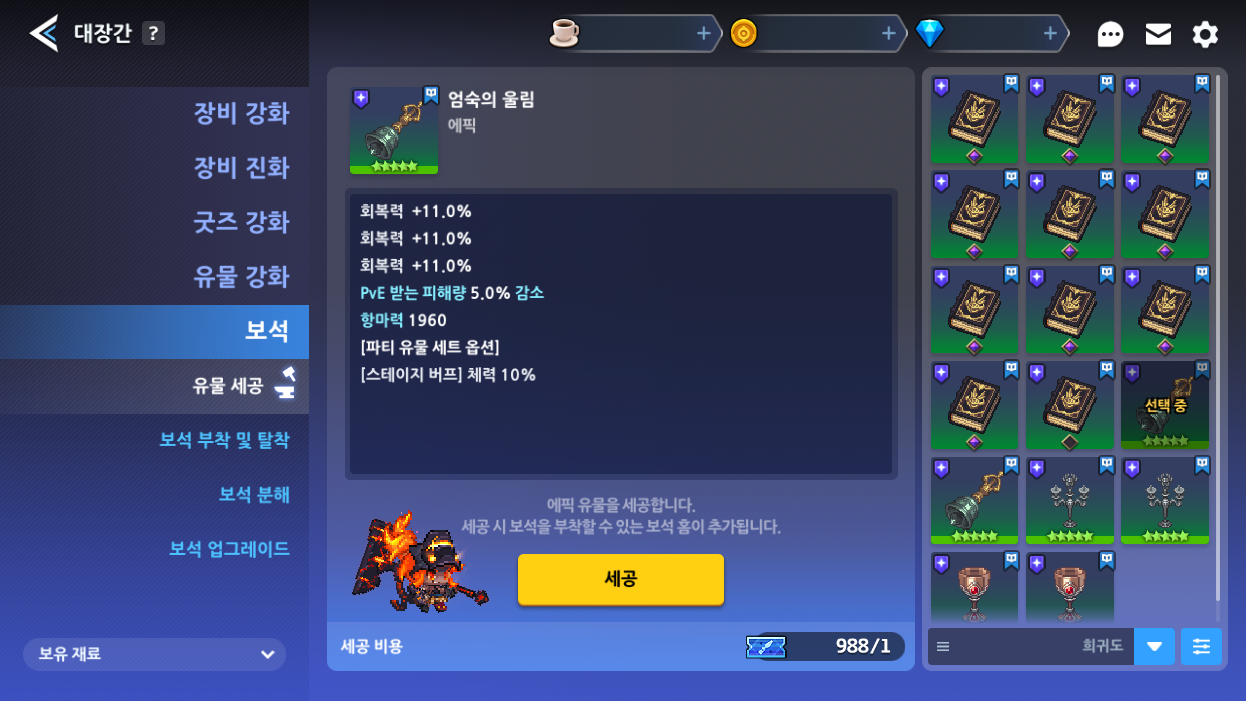The width and height of the screenshot is (1246, 701).
Task: Open the 장비 강화 menu
Action: (x=240, y=113)
